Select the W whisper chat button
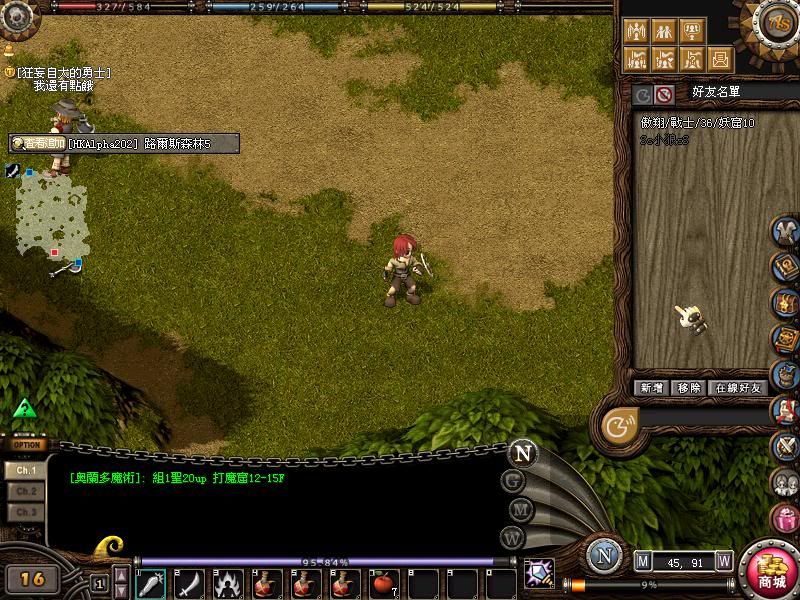Image resolution: width=800 pixels, height=600 pixels. (x=514, y=537)
